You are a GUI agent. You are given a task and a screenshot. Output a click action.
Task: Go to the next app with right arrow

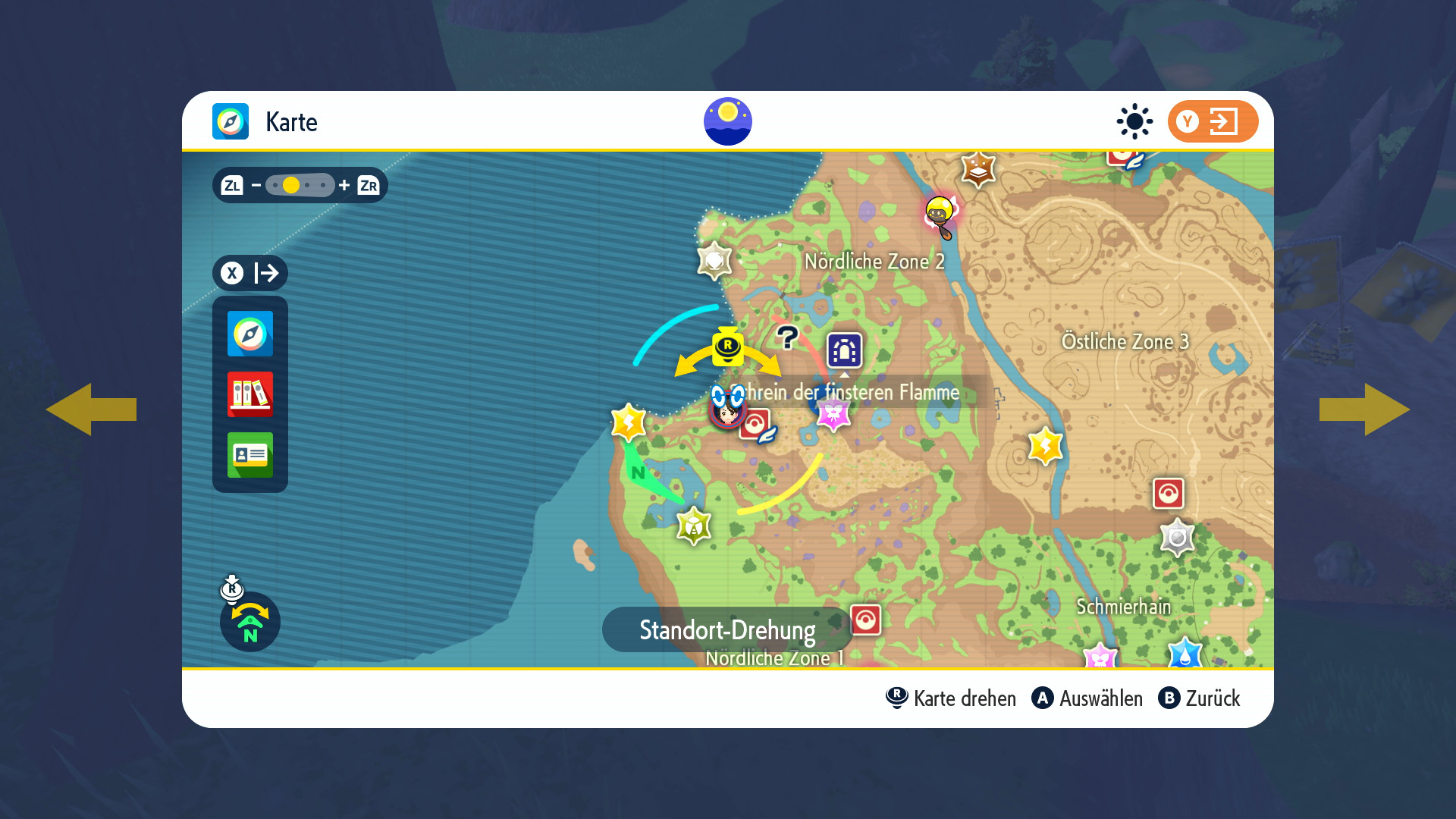coord(1364,409)
